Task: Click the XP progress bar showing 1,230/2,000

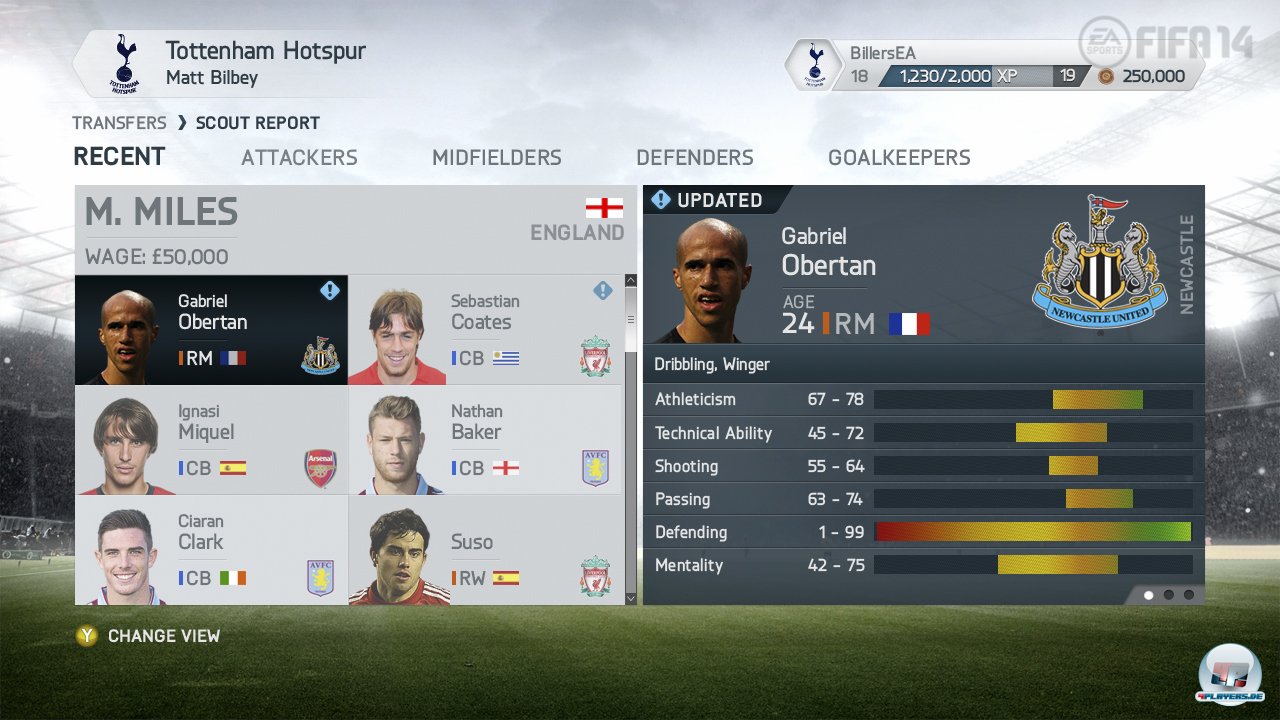Action: coord(940,75)
